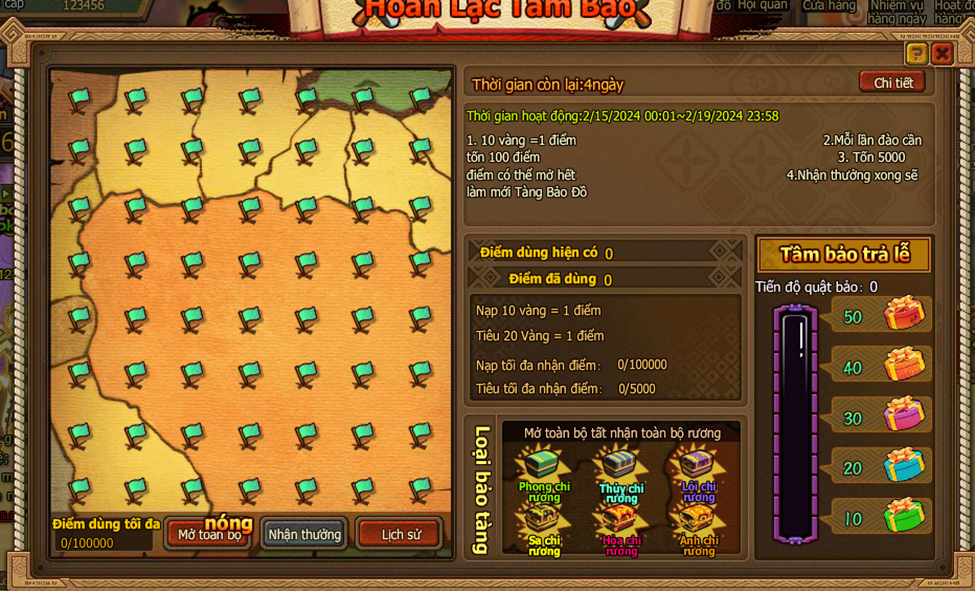The width and height of the screenshot is (975, 591).
Task: Click the Mở toàn bộ button
Action: 209,534
